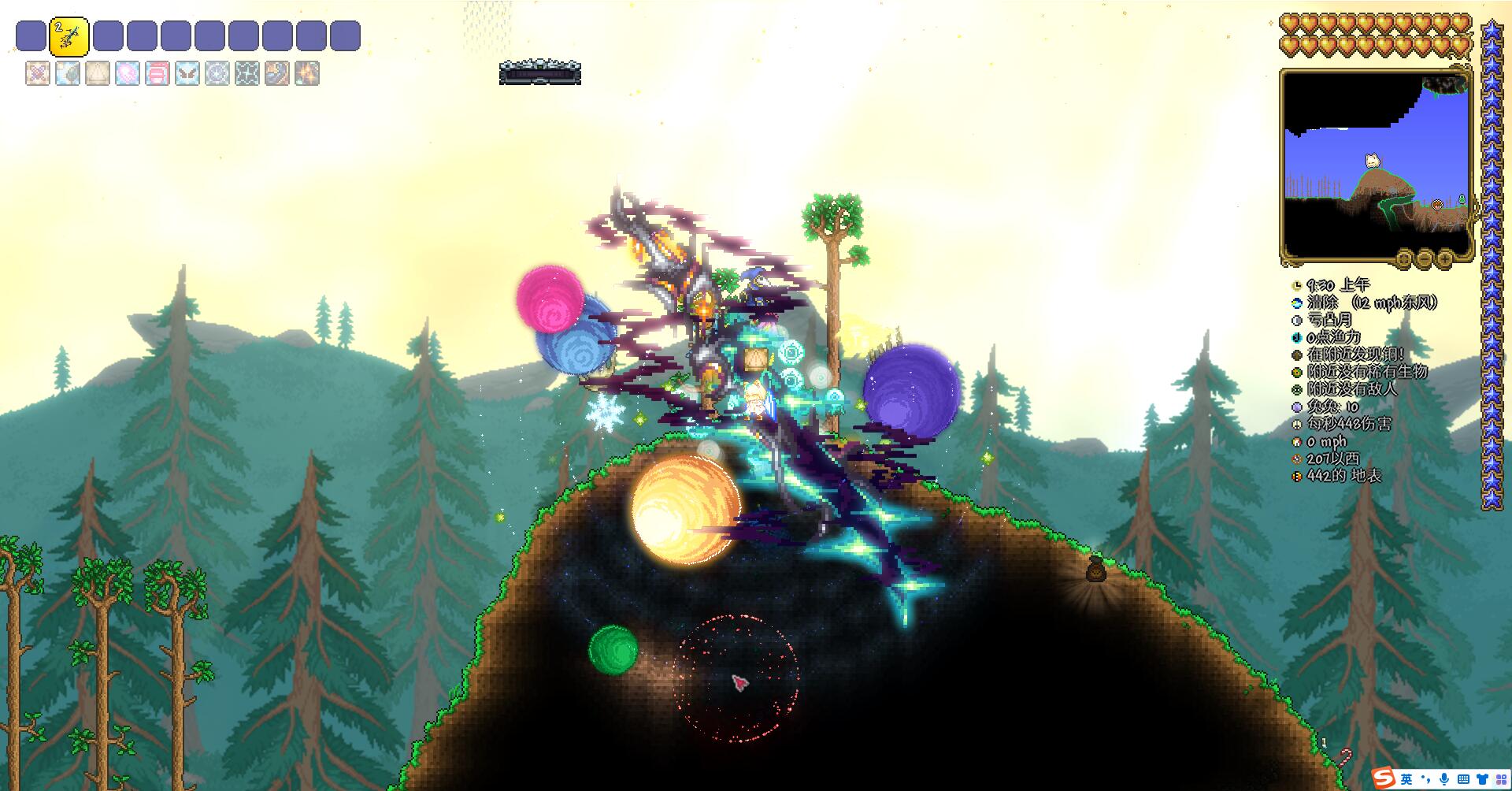Image resolution: width=1512 pixels, height=791 pixels.
Task: Toggle the input language 英 indicator
Action: click(x=1406, y=779)
